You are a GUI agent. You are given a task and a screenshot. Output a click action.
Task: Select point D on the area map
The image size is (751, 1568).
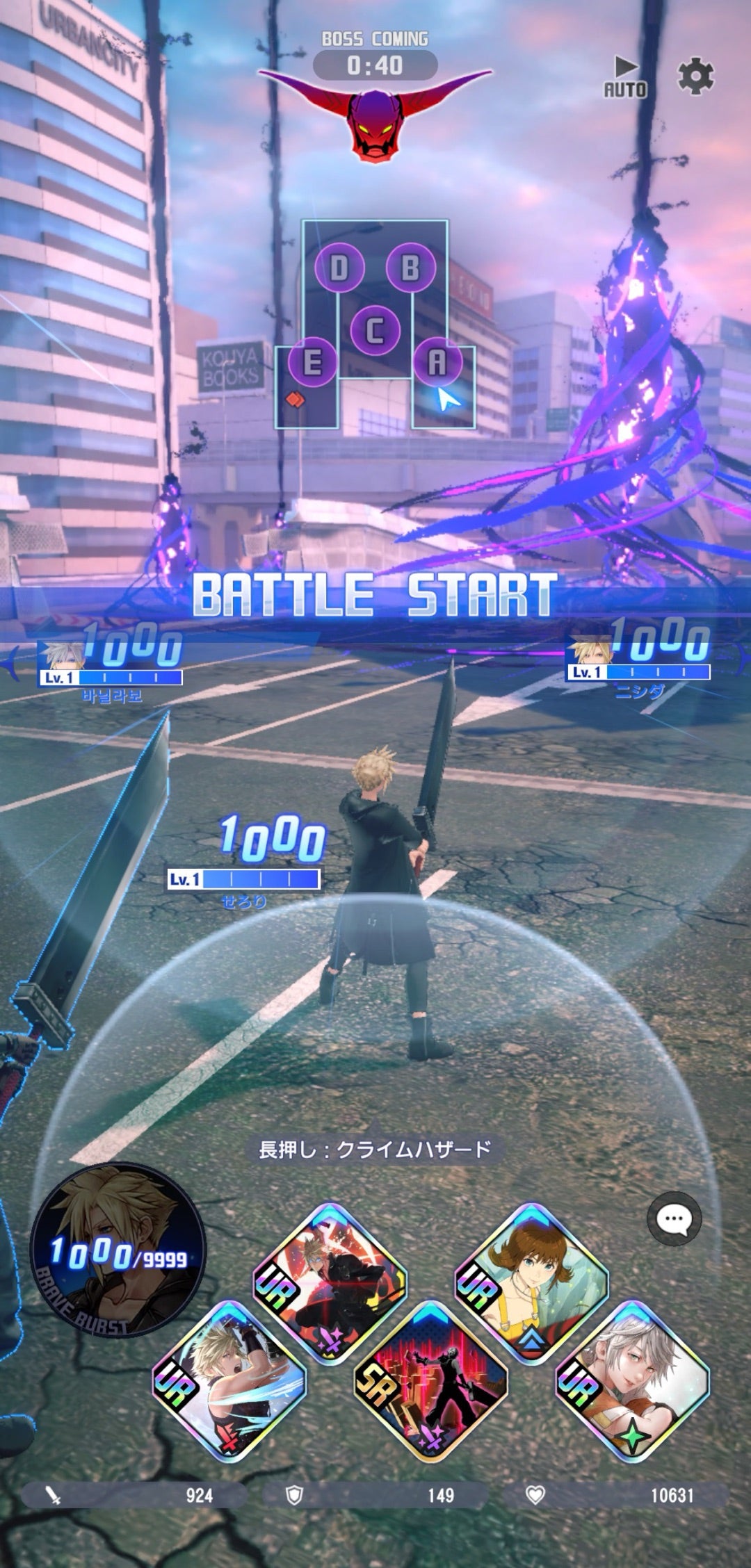(339, 268)
